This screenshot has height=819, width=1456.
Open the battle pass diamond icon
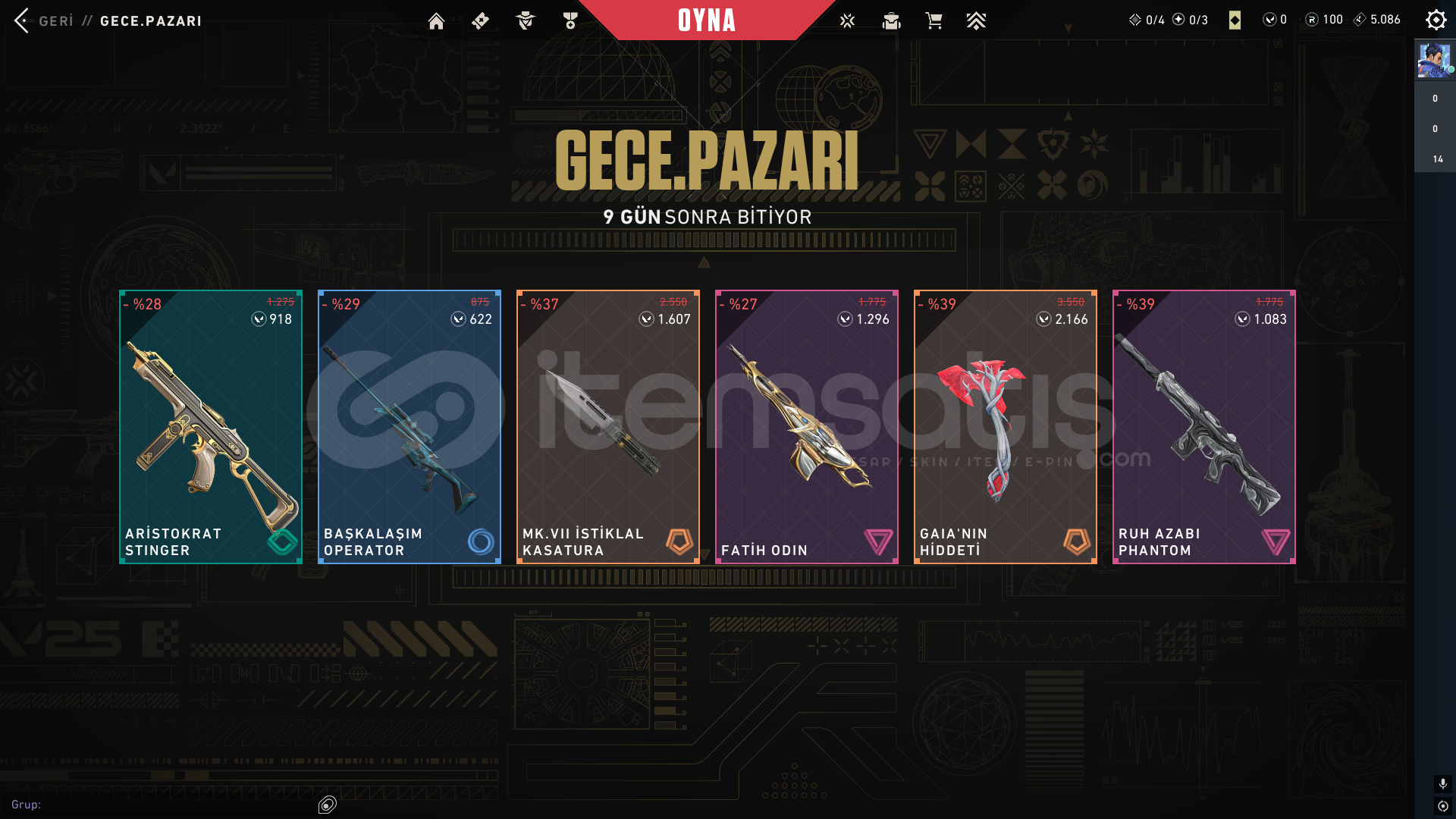pos(480,21)
